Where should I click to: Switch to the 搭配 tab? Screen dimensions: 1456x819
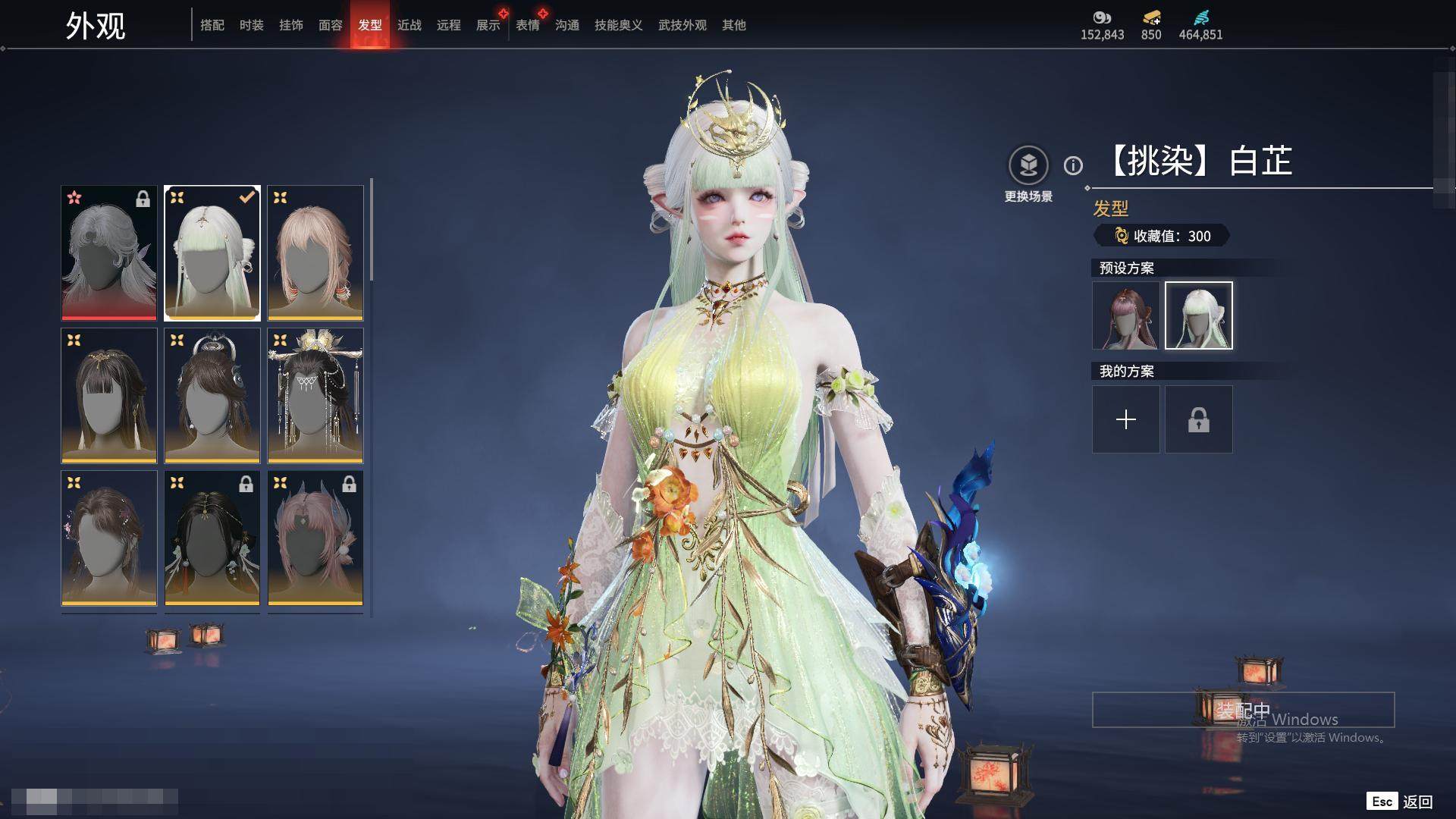(x=212, y=25)
